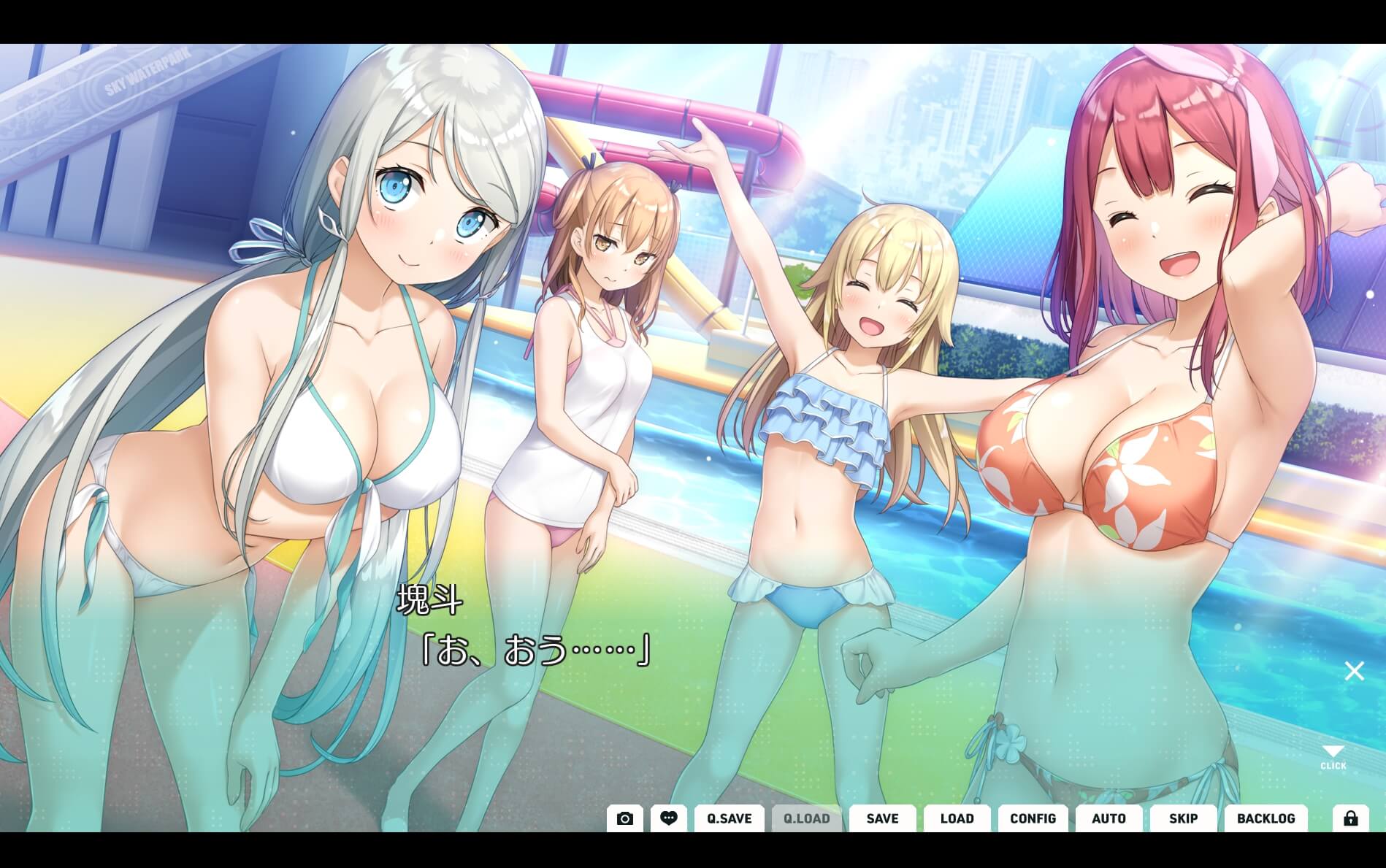Open the LOAD screen
Viewport: 1386px width, 868px height.
pyautogui.click(x=957, y=818)
